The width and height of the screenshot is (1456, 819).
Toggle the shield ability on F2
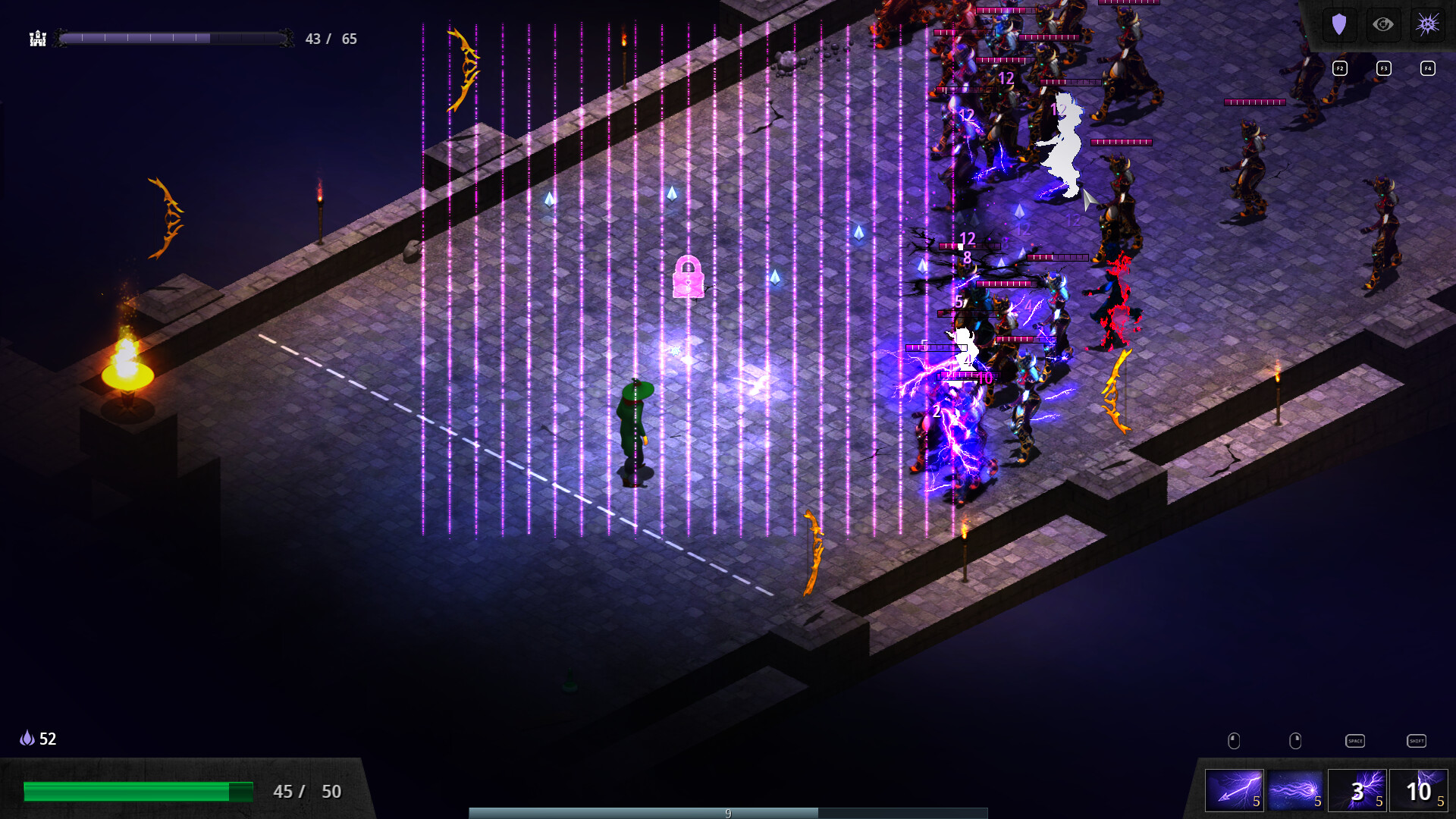point(1340,68)
